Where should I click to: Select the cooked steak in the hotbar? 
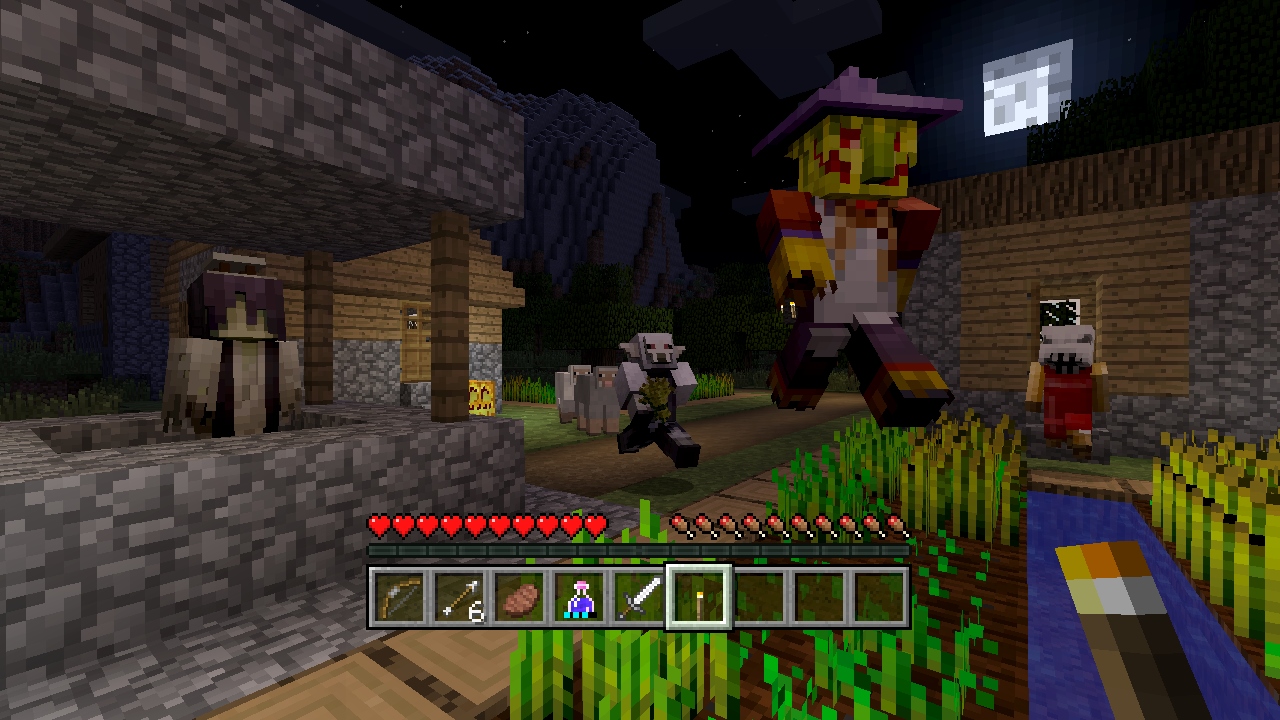(x=518, y=595)
